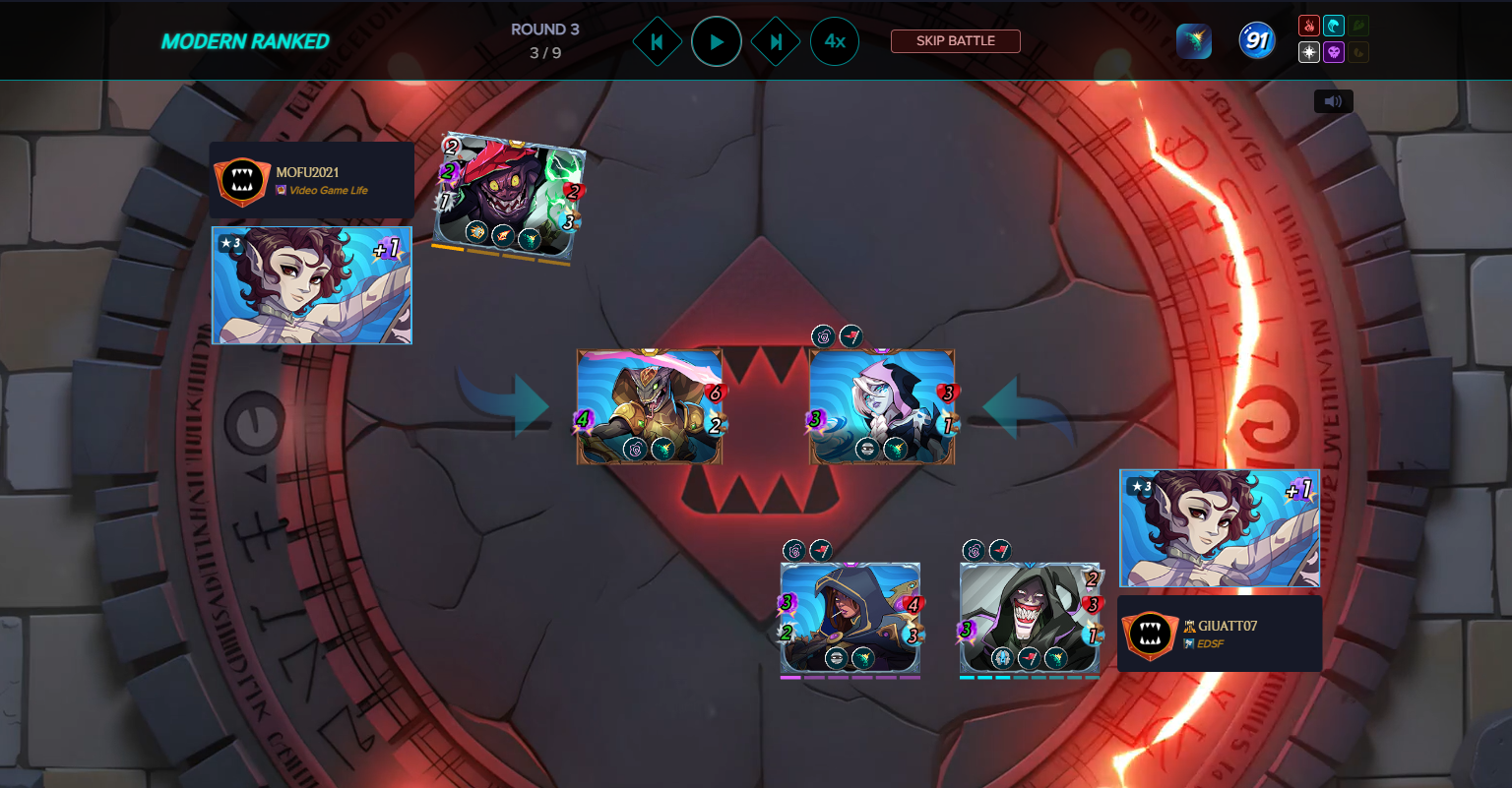The image size is (1512, 788).
Task: Inspect the dark-hooded woman card
Action: coord(850,617)
